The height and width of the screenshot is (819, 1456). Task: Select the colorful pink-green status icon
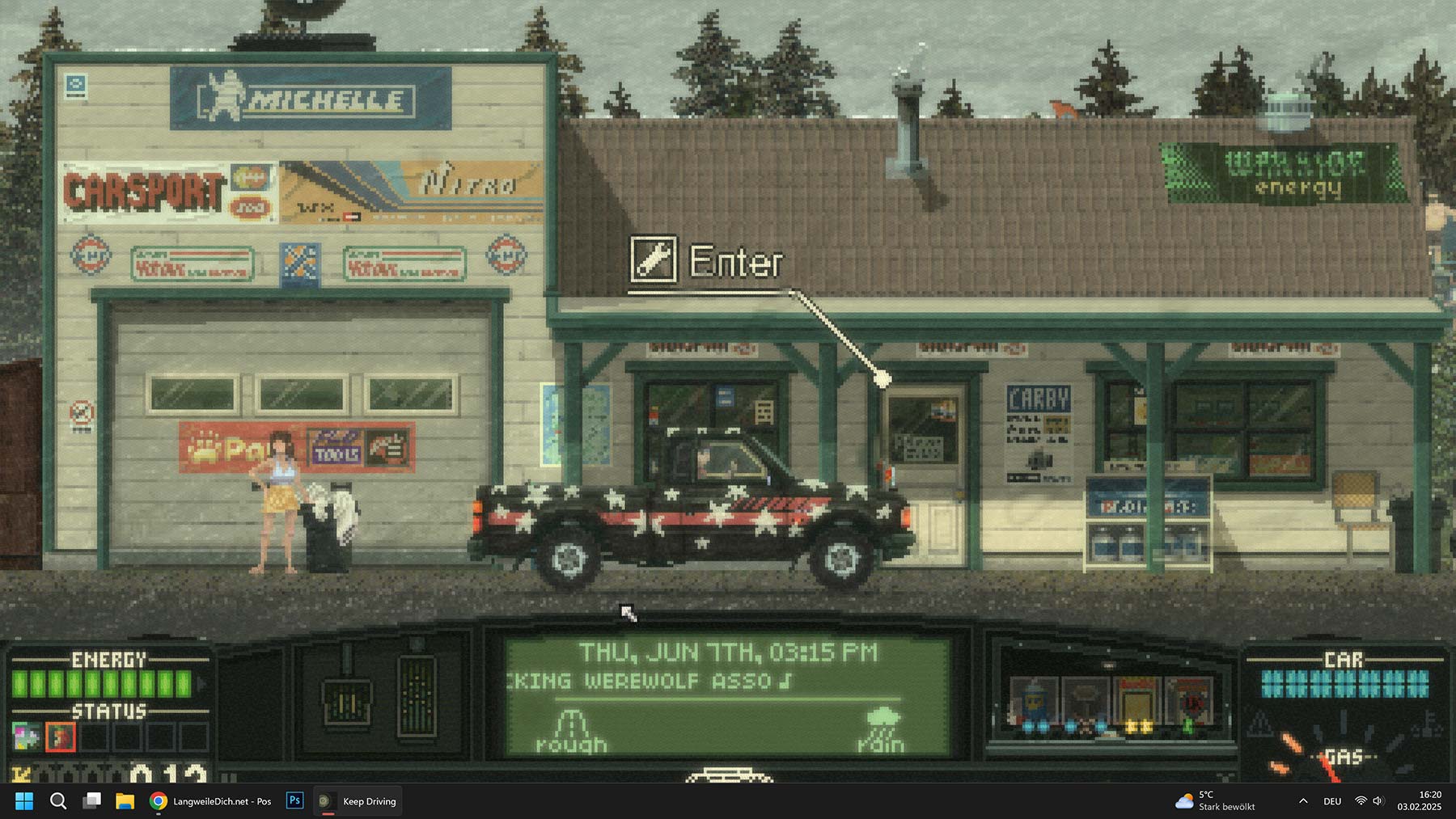25,737
